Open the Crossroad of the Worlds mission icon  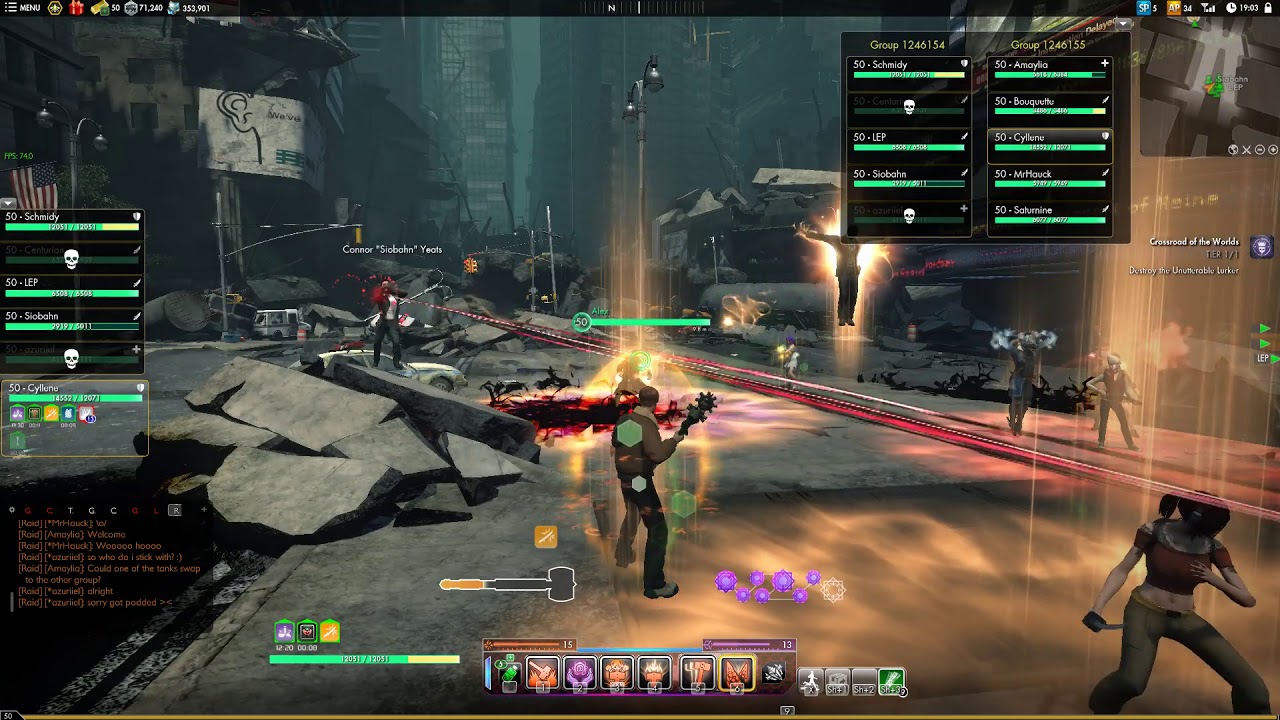coord(1262,246)
